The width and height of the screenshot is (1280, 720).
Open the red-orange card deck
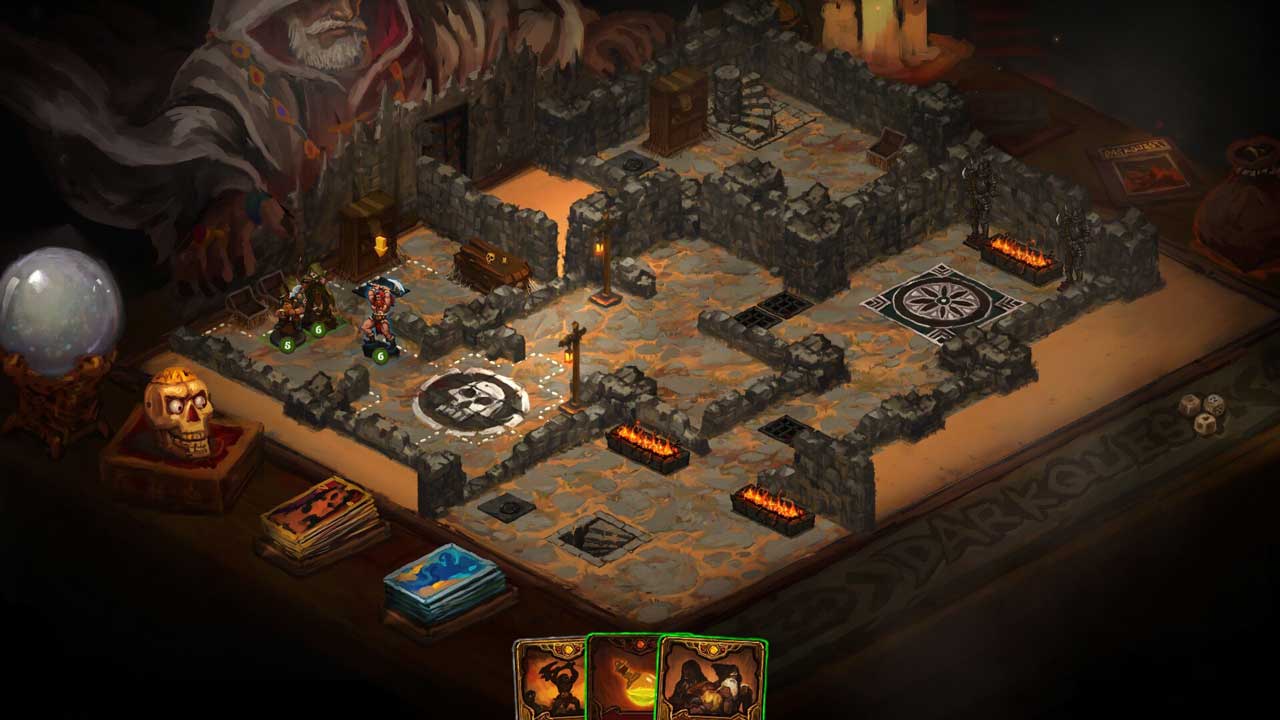[320, 516]
